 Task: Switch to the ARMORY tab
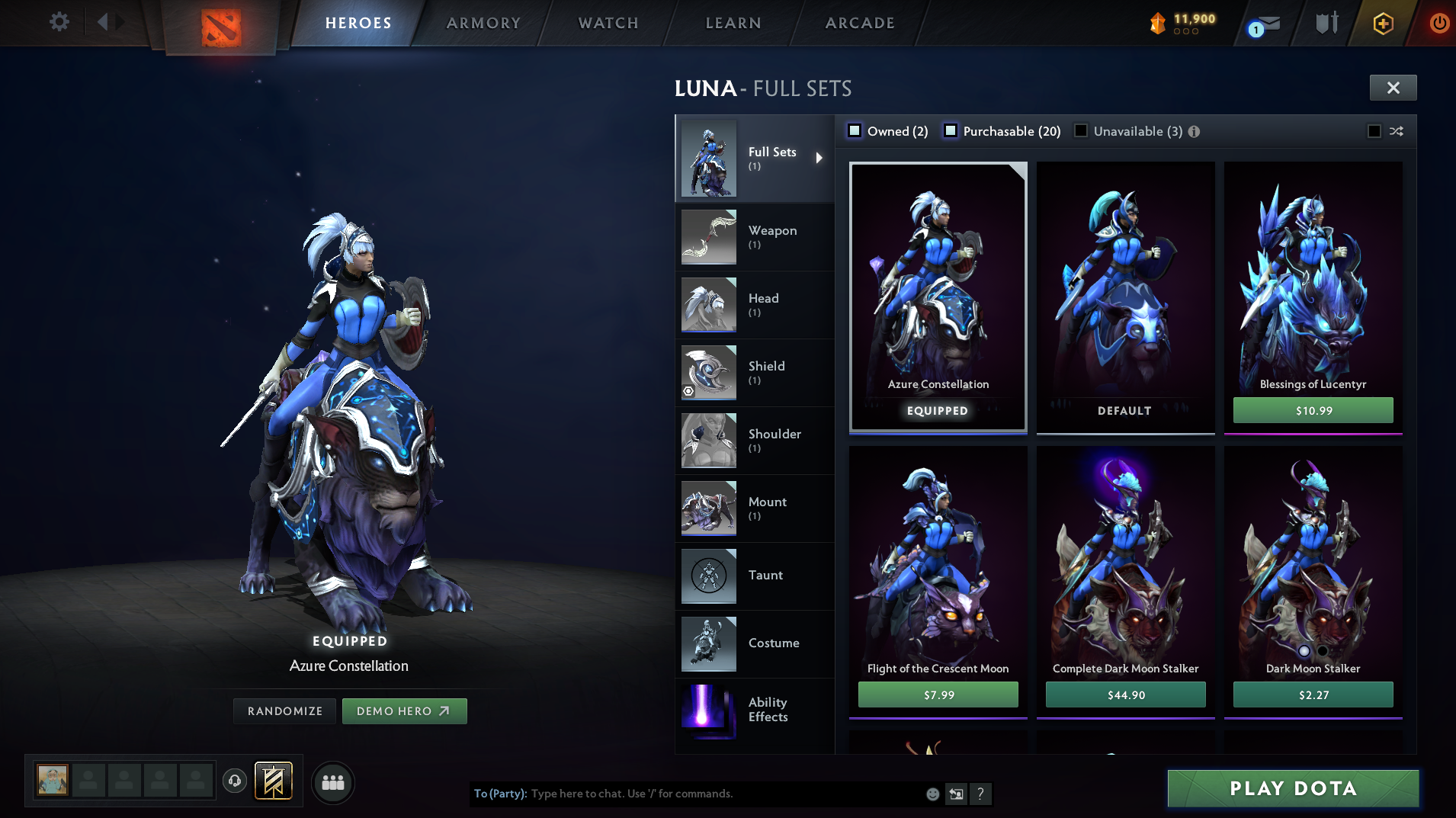coord(483,22)
